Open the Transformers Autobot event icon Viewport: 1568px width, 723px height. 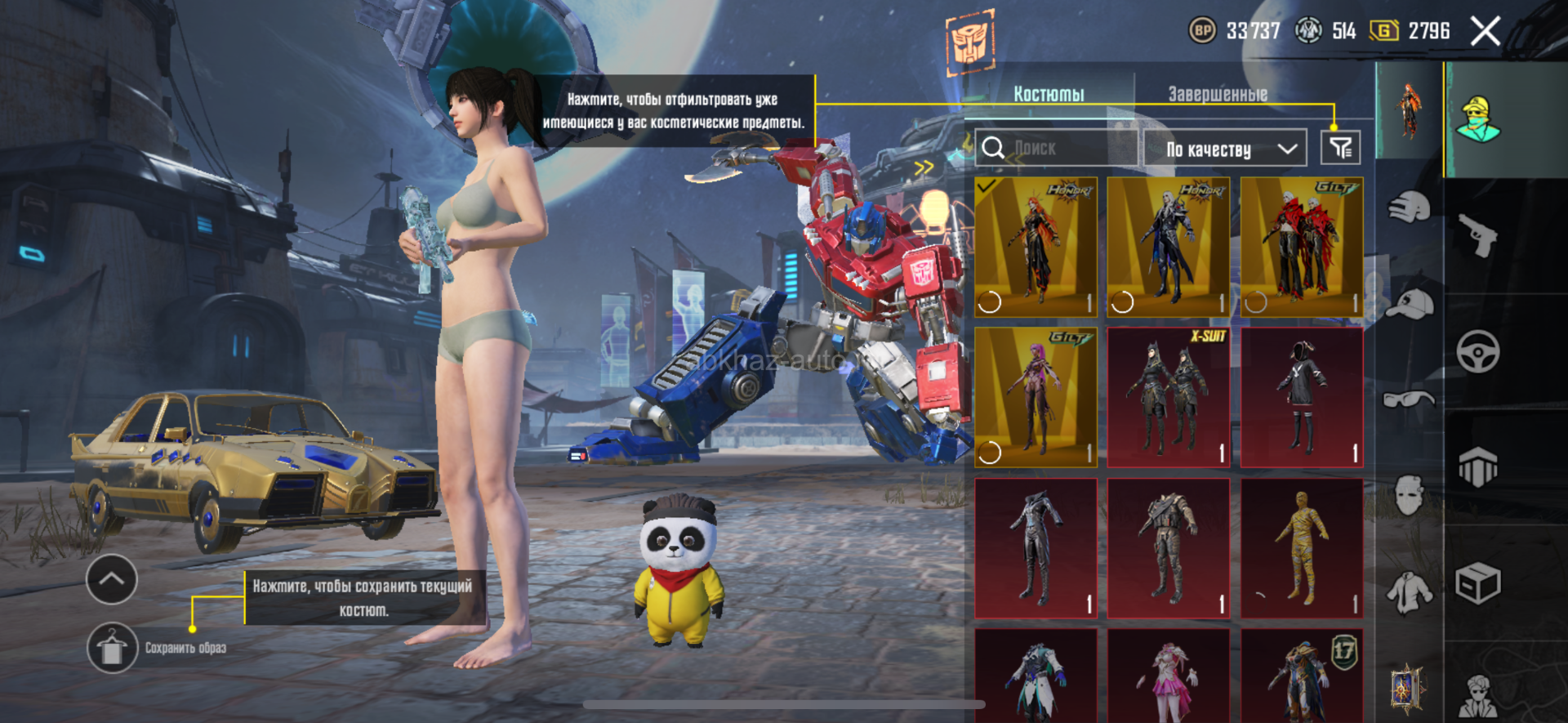tap(970, 41)
